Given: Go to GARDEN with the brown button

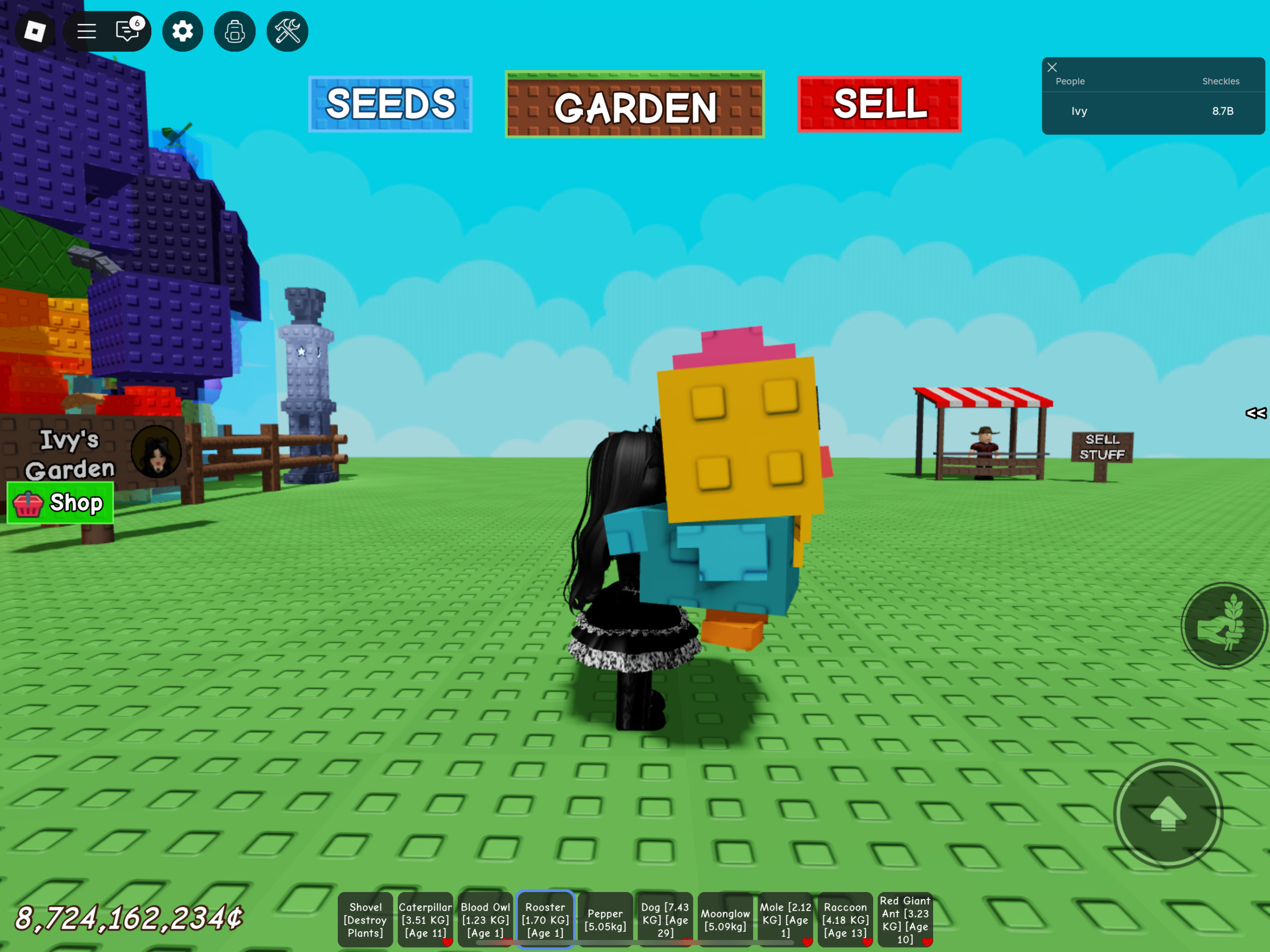Looking at the screenshot, I should pos(635,105).
